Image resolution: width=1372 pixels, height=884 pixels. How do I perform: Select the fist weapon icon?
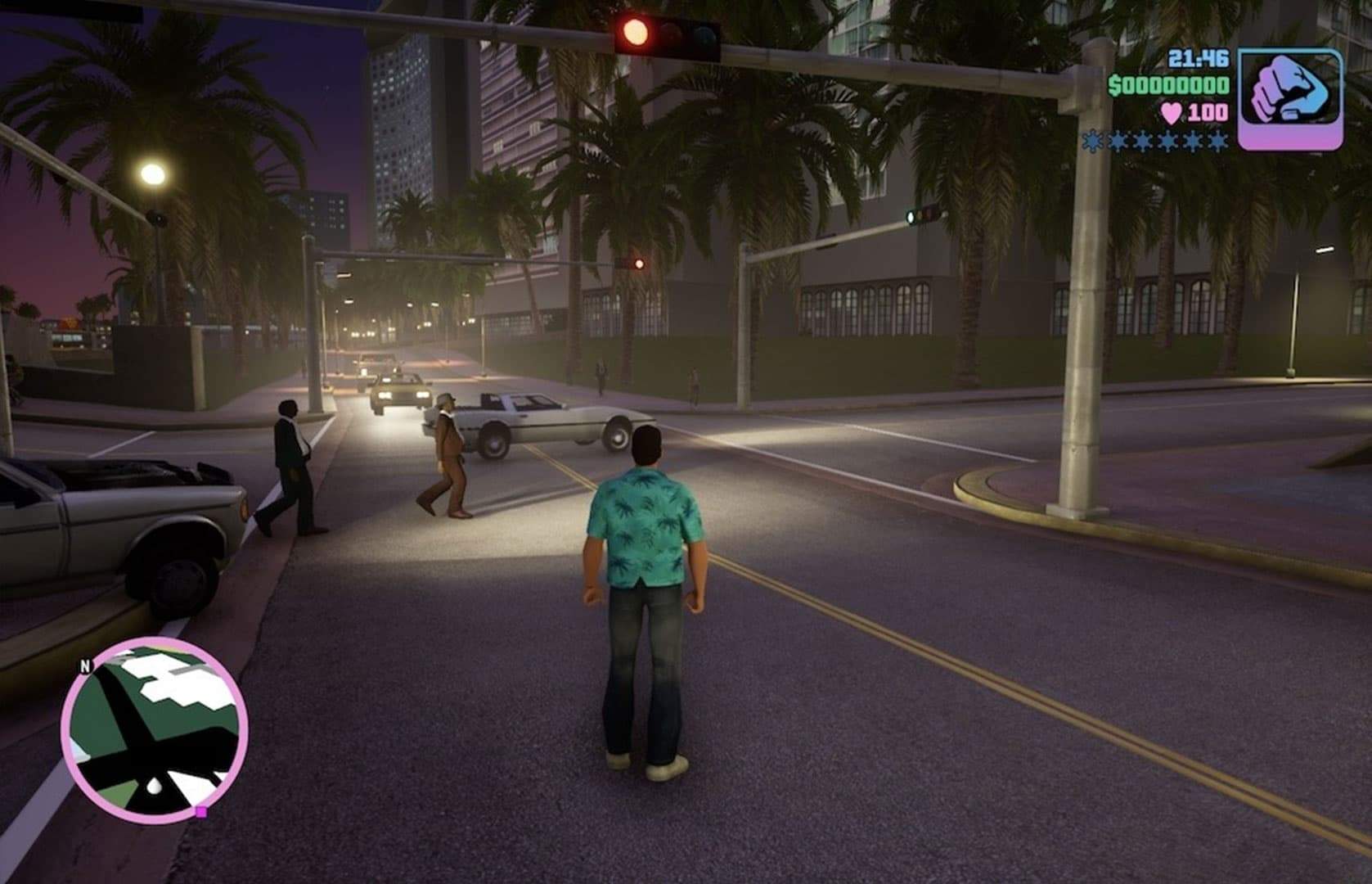pos(1289,99)
